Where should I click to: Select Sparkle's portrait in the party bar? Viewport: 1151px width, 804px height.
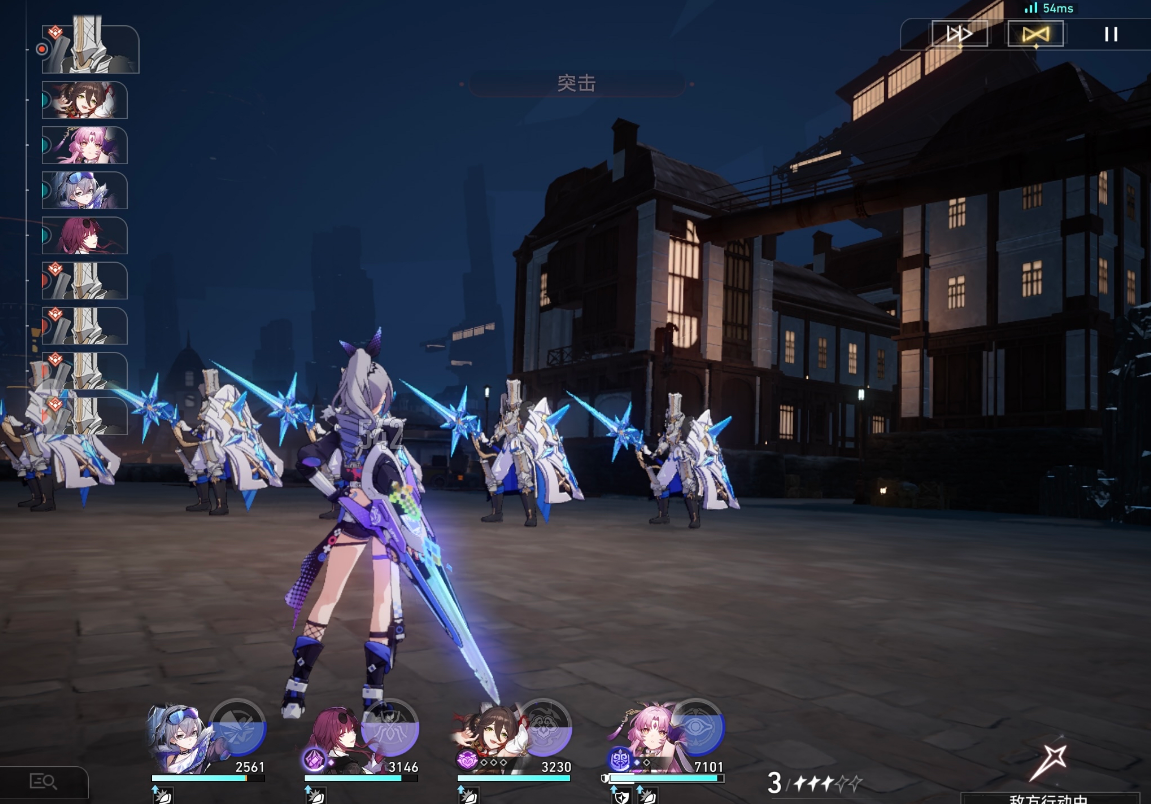(x=488, y=742)
